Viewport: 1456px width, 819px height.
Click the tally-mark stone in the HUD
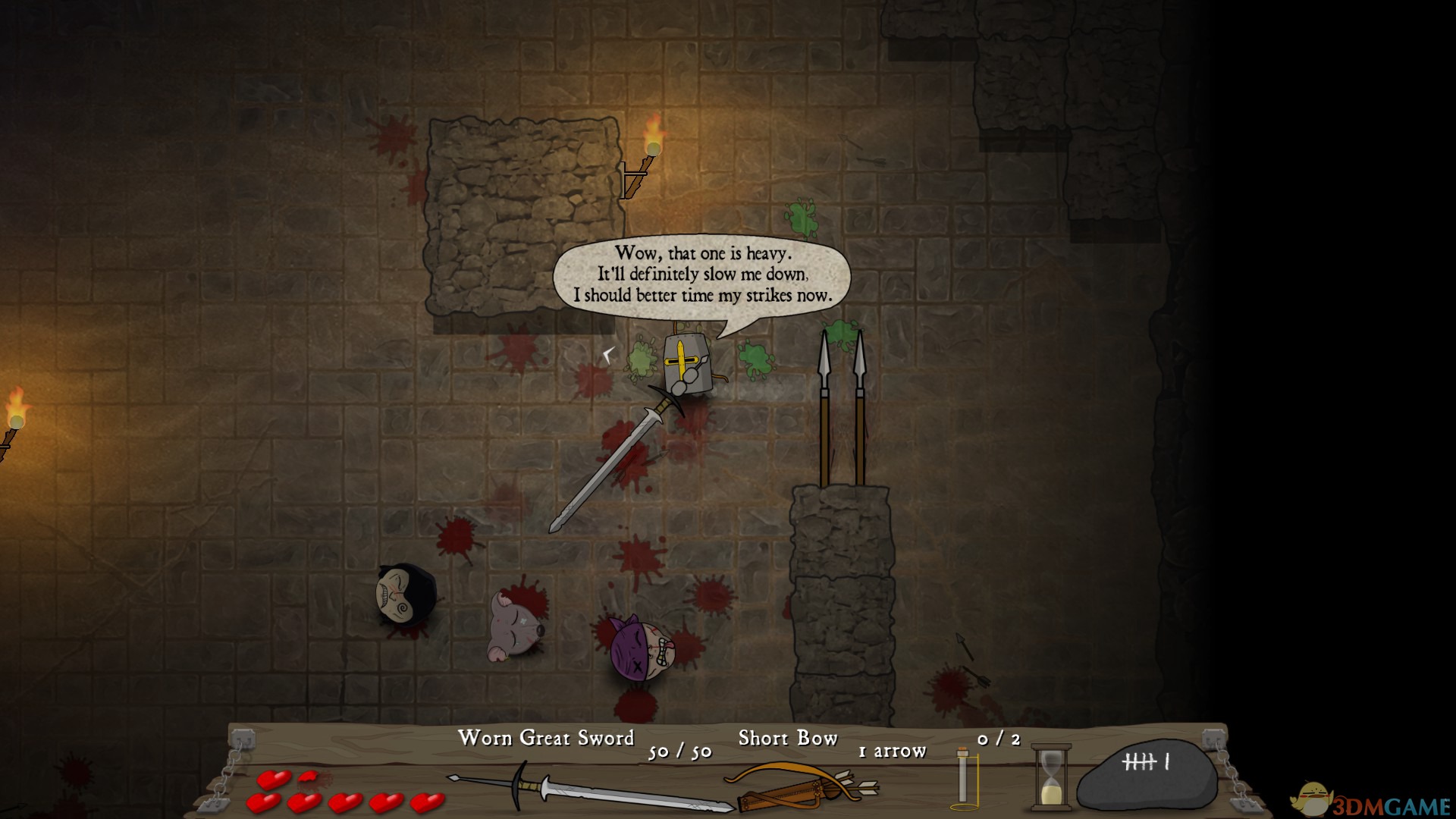click(x=1145, y=775)
